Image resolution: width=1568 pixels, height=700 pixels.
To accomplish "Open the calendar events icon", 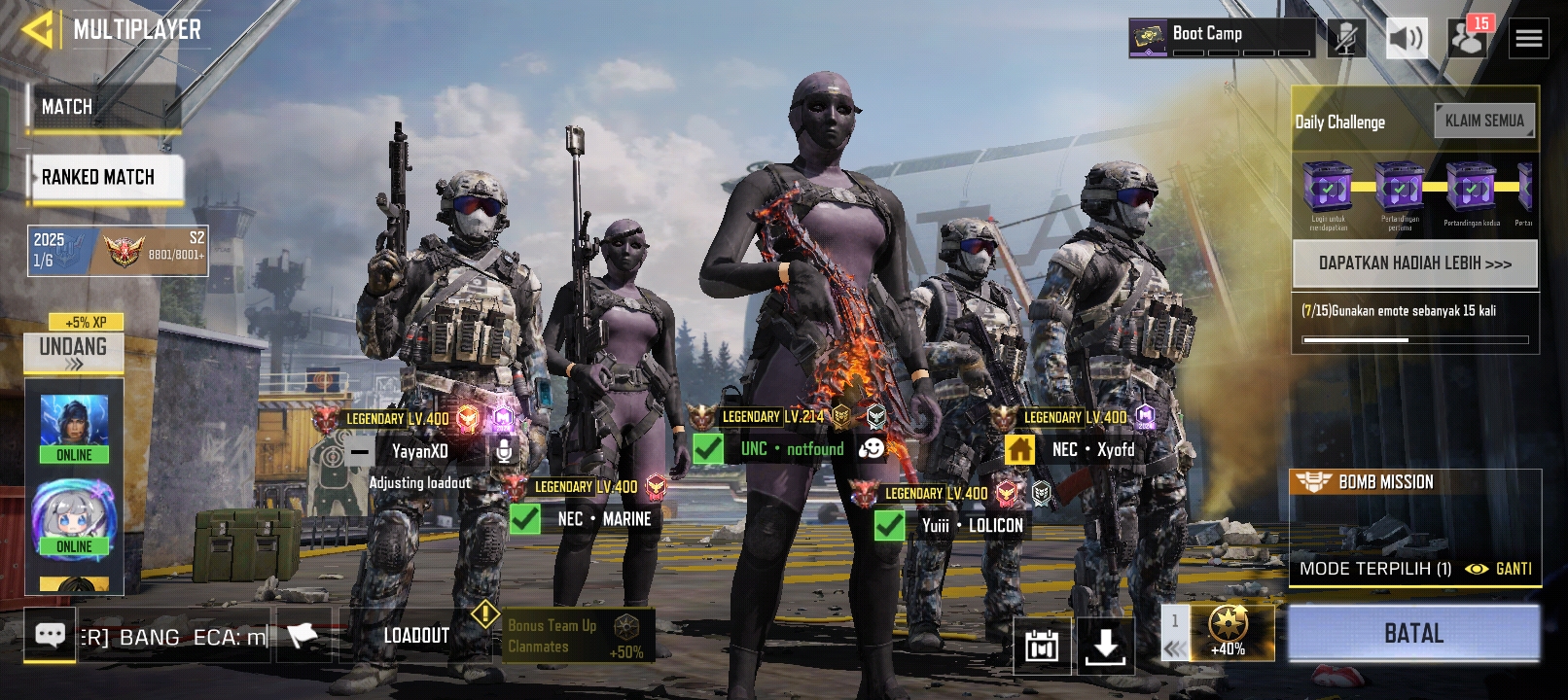I will (1042, 645).
